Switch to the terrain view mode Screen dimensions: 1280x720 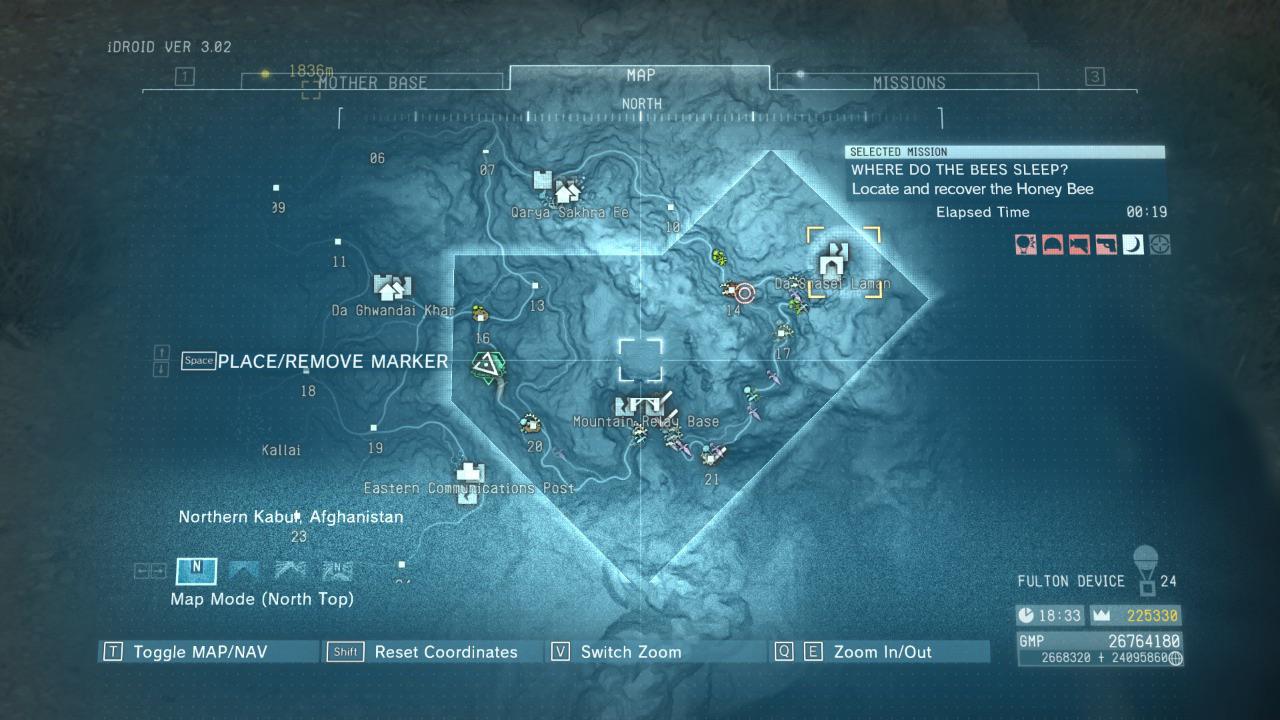coord(243,571)
